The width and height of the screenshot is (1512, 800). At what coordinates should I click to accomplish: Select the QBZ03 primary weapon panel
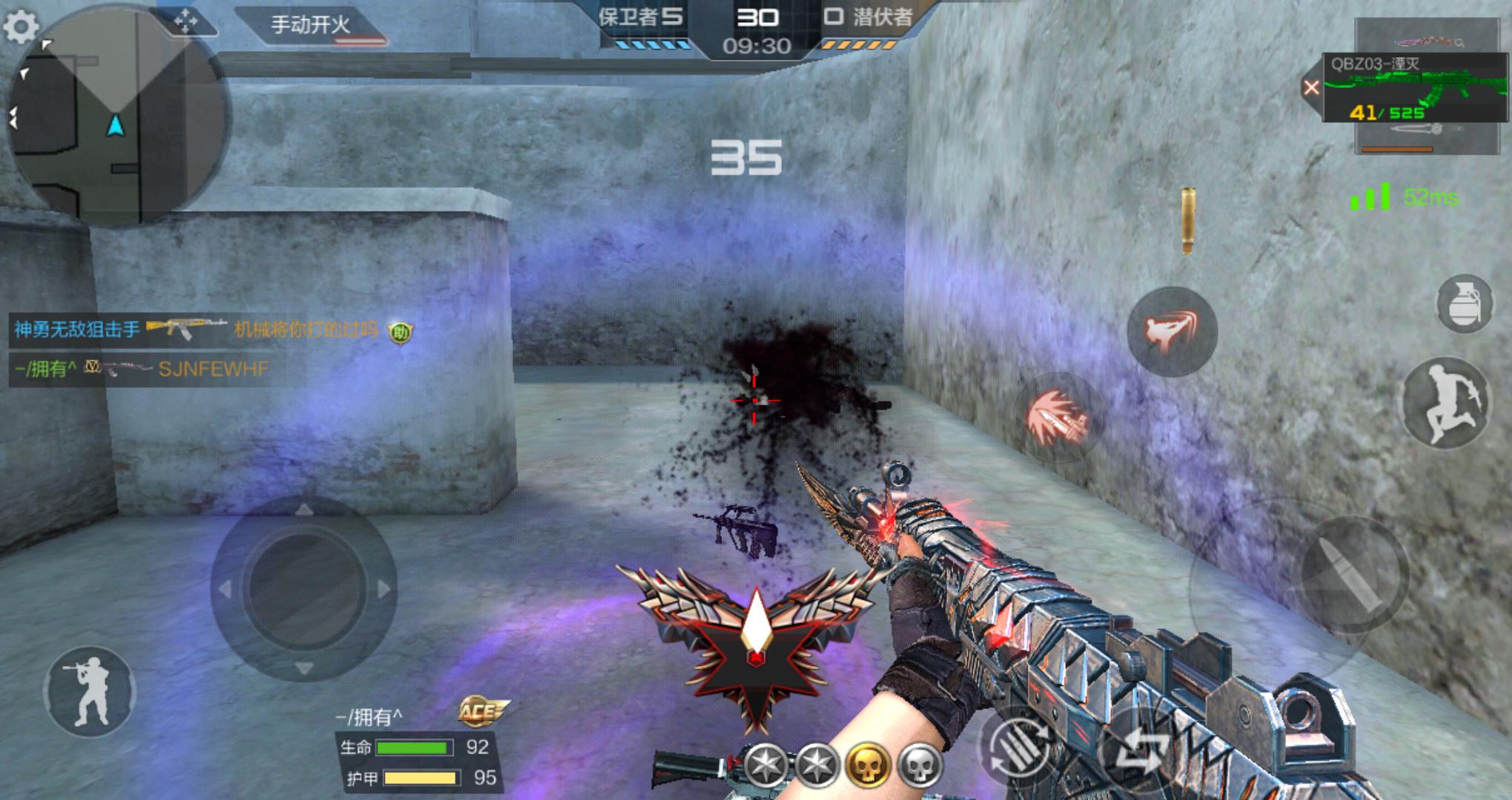[x=1416, y=89]
